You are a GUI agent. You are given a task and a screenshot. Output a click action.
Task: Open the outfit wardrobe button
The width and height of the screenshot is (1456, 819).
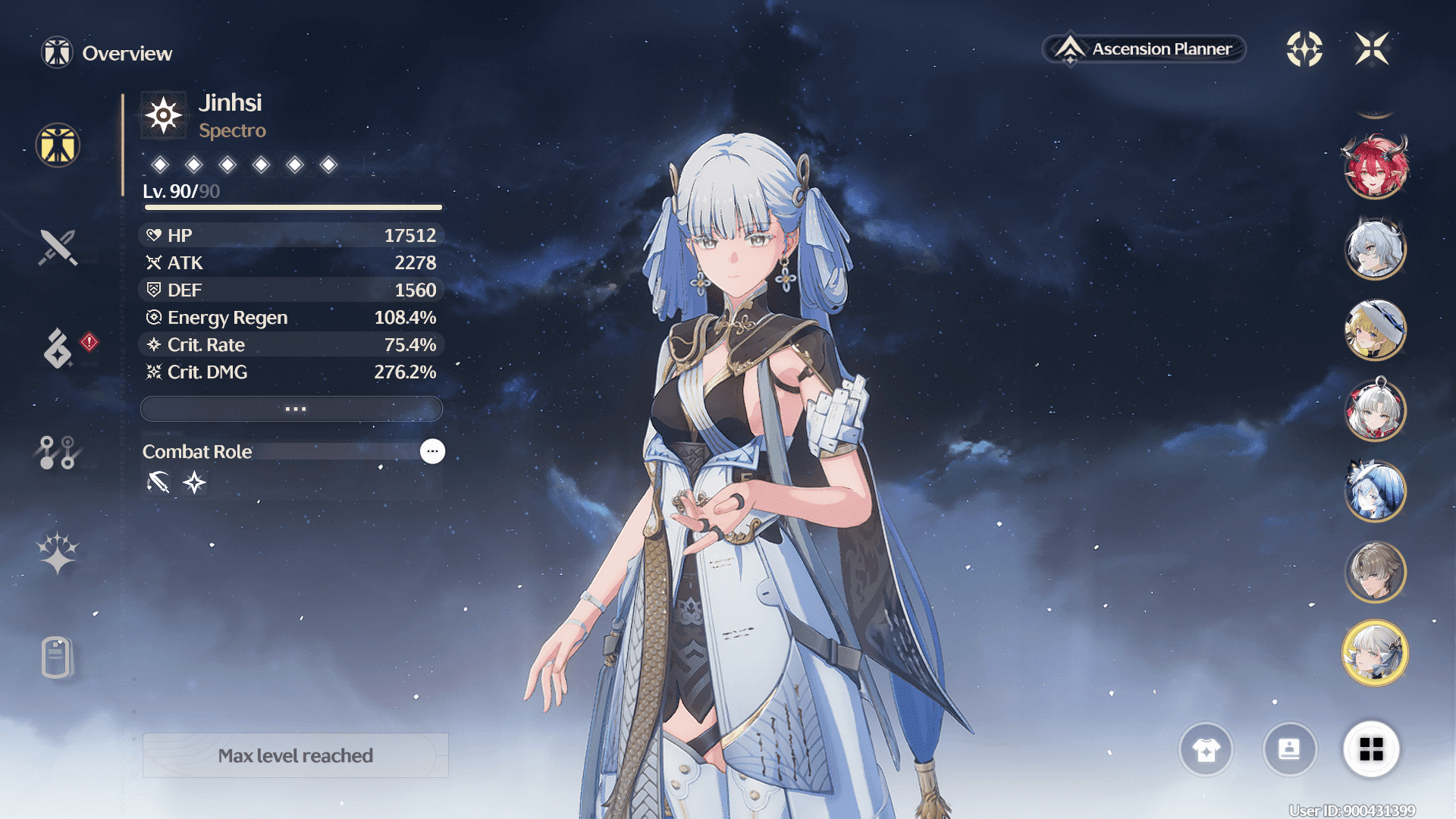(x=1206, y=750)
